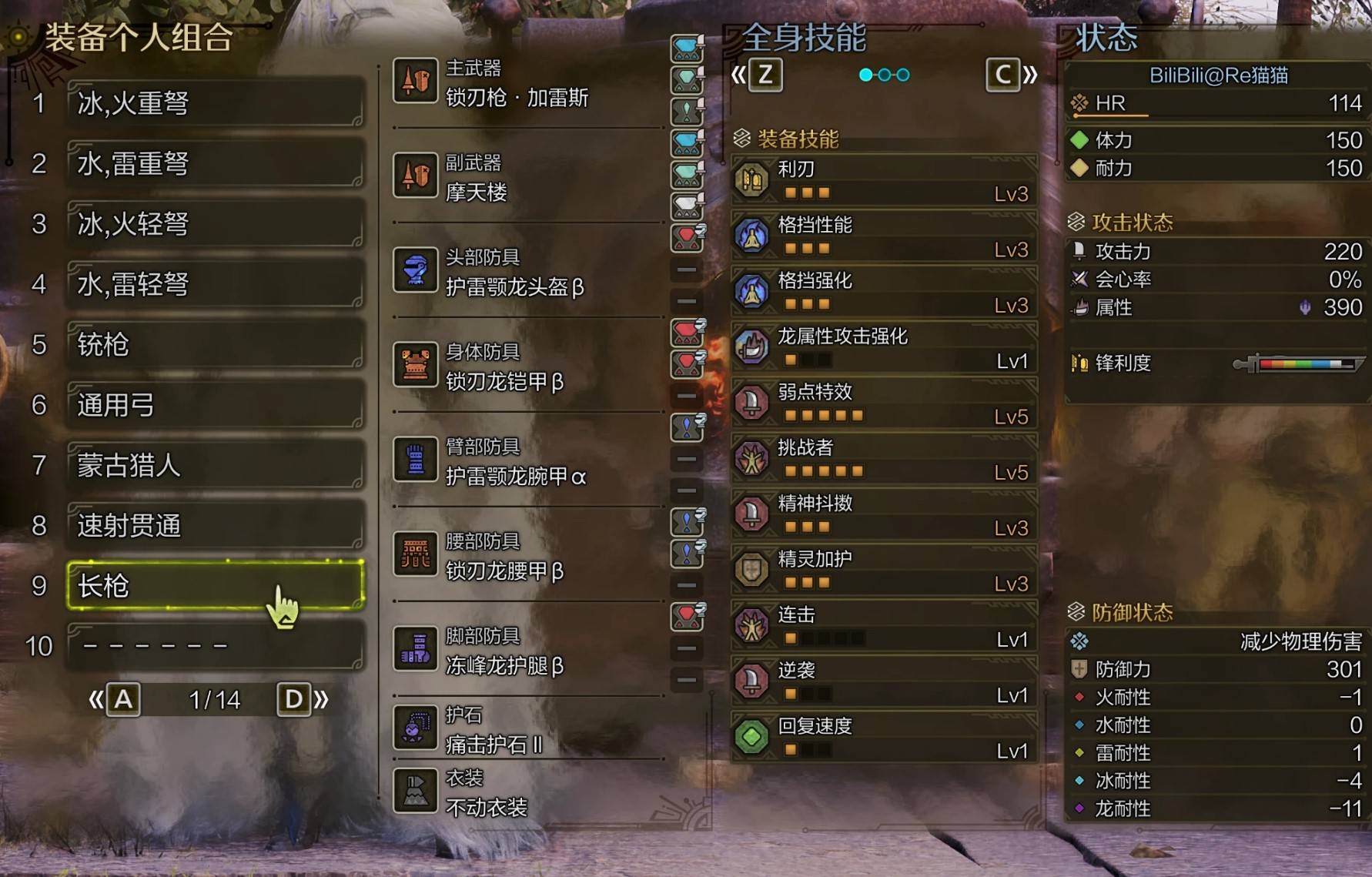
Task: Click the 锋利度 sharpness icon in 状态 panel
Action: tap(1079, 363)
